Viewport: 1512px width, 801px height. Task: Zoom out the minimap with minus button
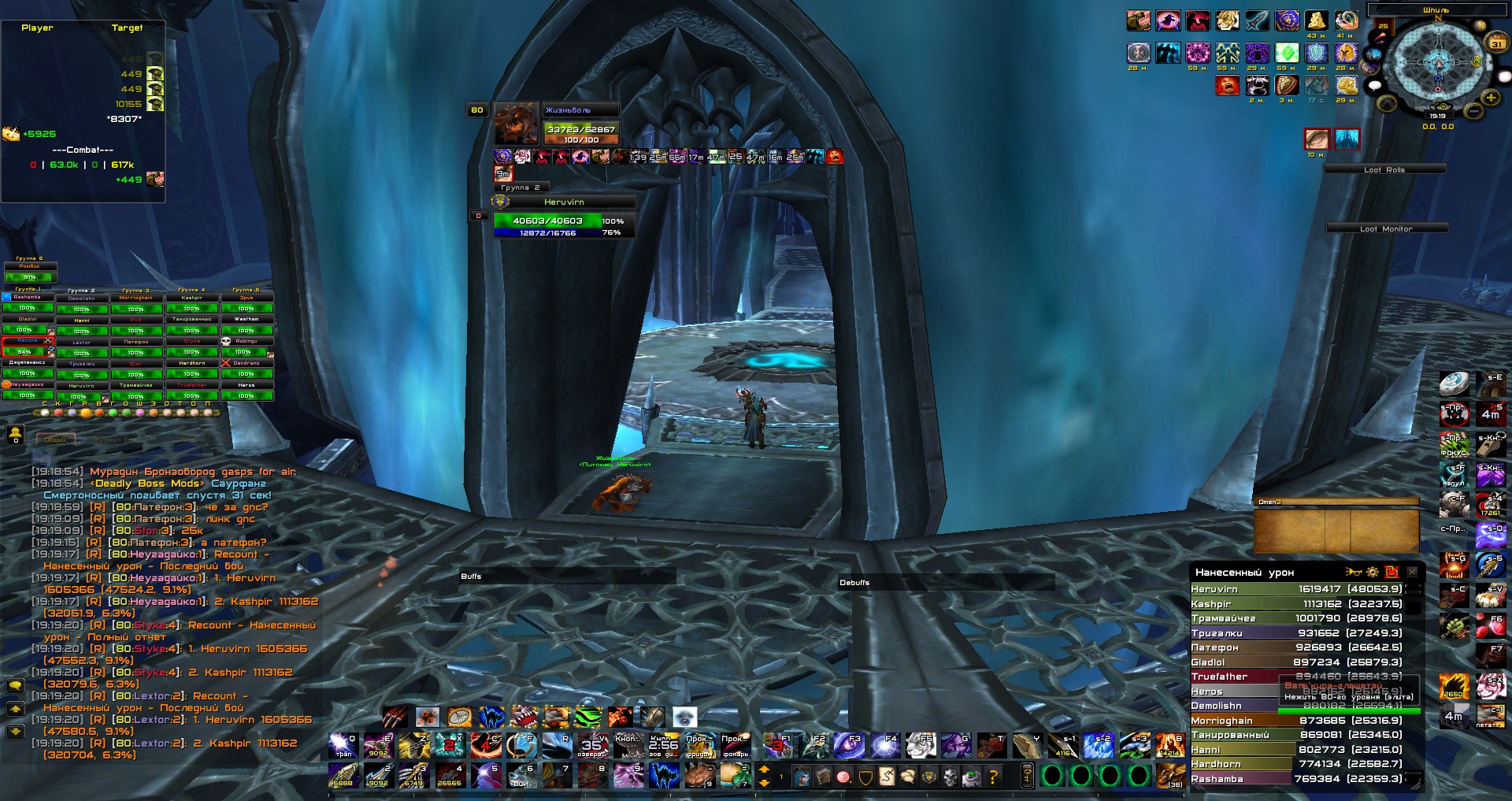pyautogui.click(x=1473, y=111)
